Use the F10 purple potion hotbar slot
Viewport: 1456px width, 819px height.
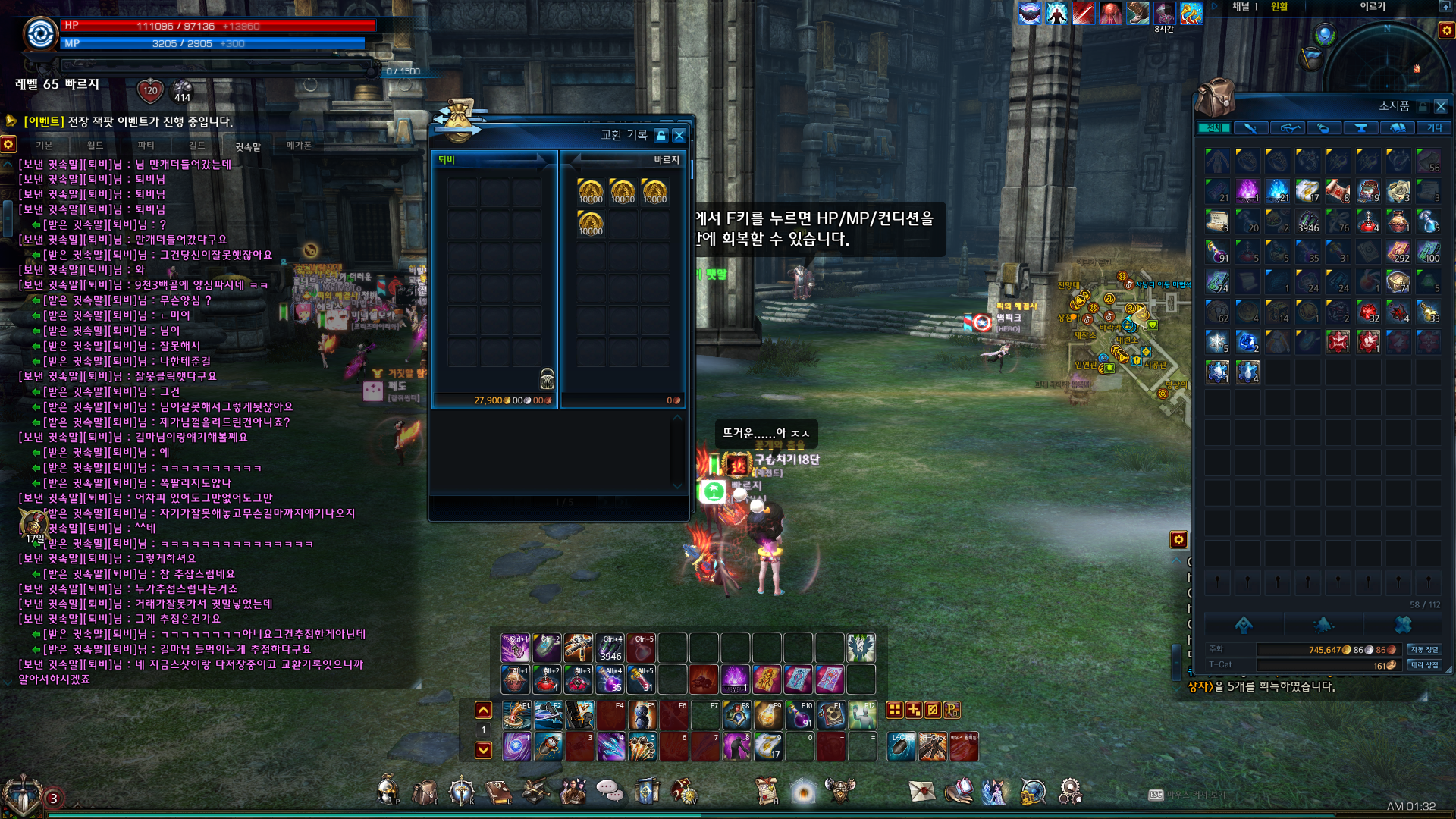point(799,715)
